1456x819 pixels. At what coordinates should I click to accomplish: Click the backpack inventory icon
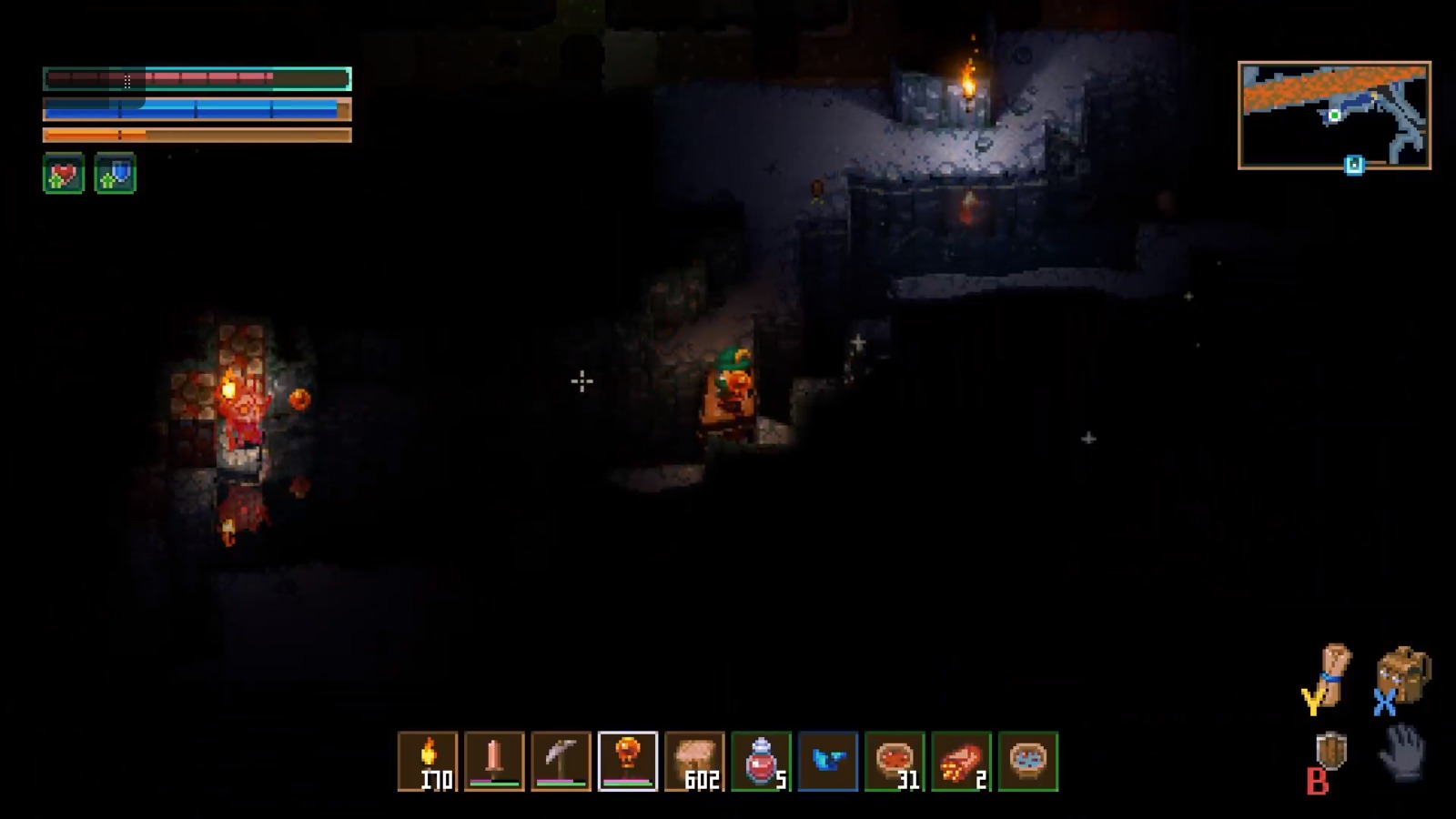click(1405, 674)
